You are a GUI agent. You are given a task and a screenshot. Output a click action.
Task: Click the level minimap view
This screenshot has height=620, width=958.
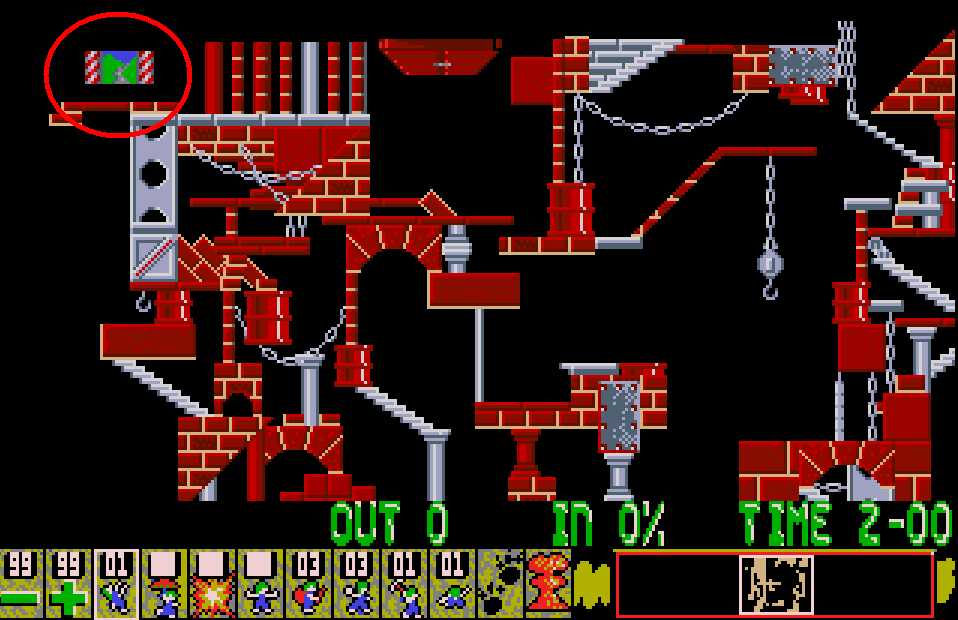[x=775, y=584]
